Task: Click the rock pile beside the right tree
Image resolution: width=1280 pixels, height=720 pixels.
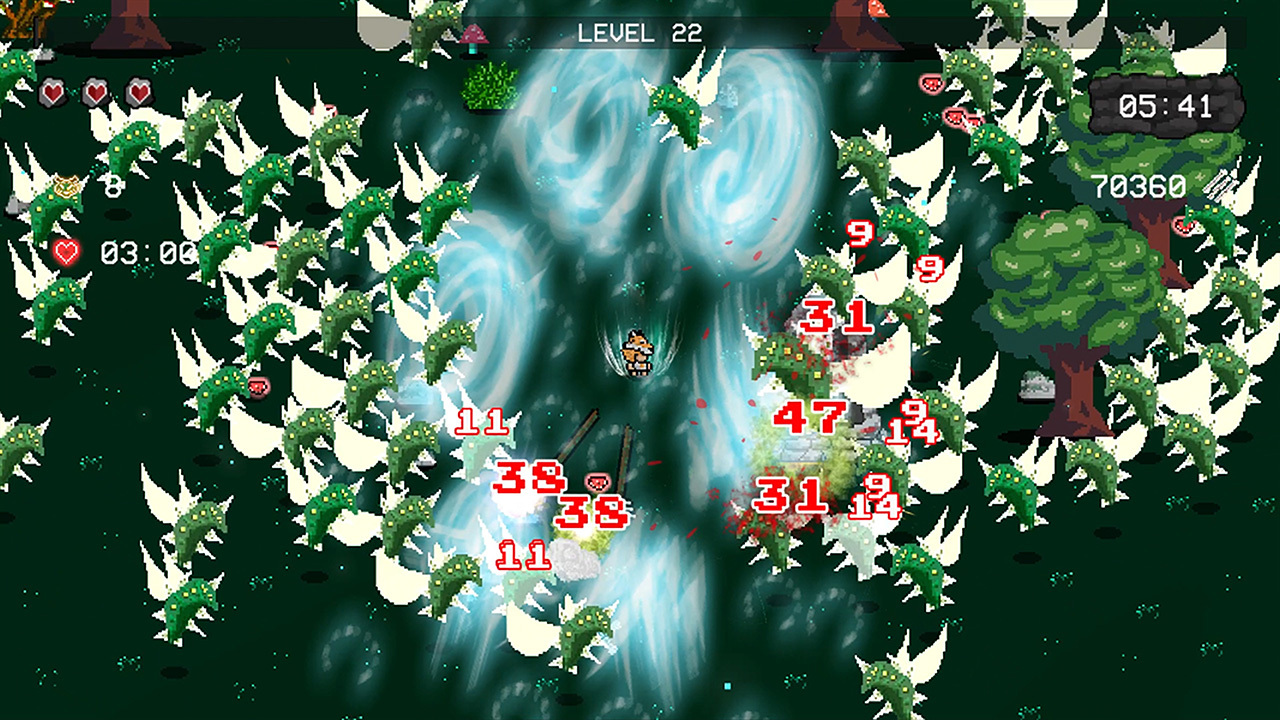Action: click(x=1036, y=385)
